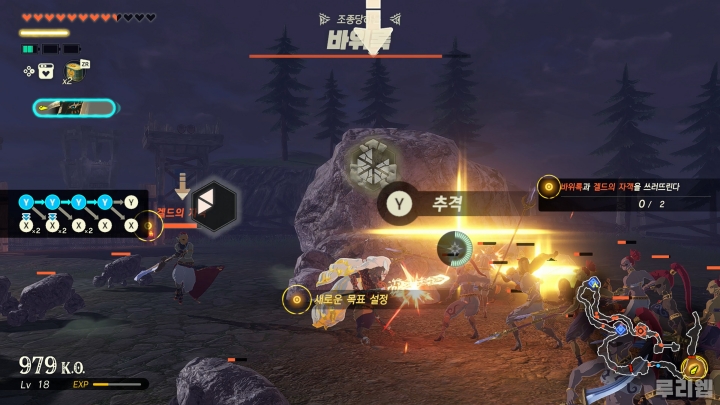This screenshot has height=405, width=720.
Task: Select the treasure chest item icon
Action: pos(73,70)
